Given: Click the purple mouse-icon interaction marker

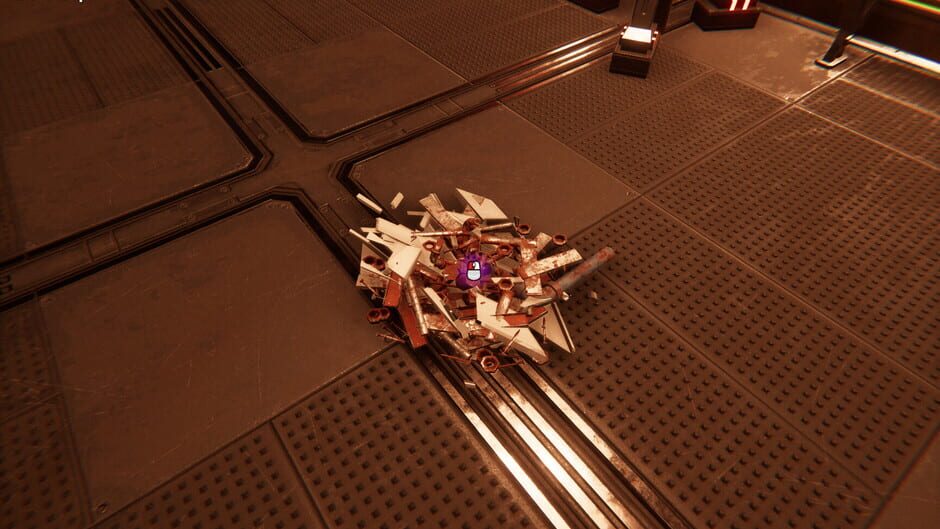Looking at the screenshot, I should point(471,271).
